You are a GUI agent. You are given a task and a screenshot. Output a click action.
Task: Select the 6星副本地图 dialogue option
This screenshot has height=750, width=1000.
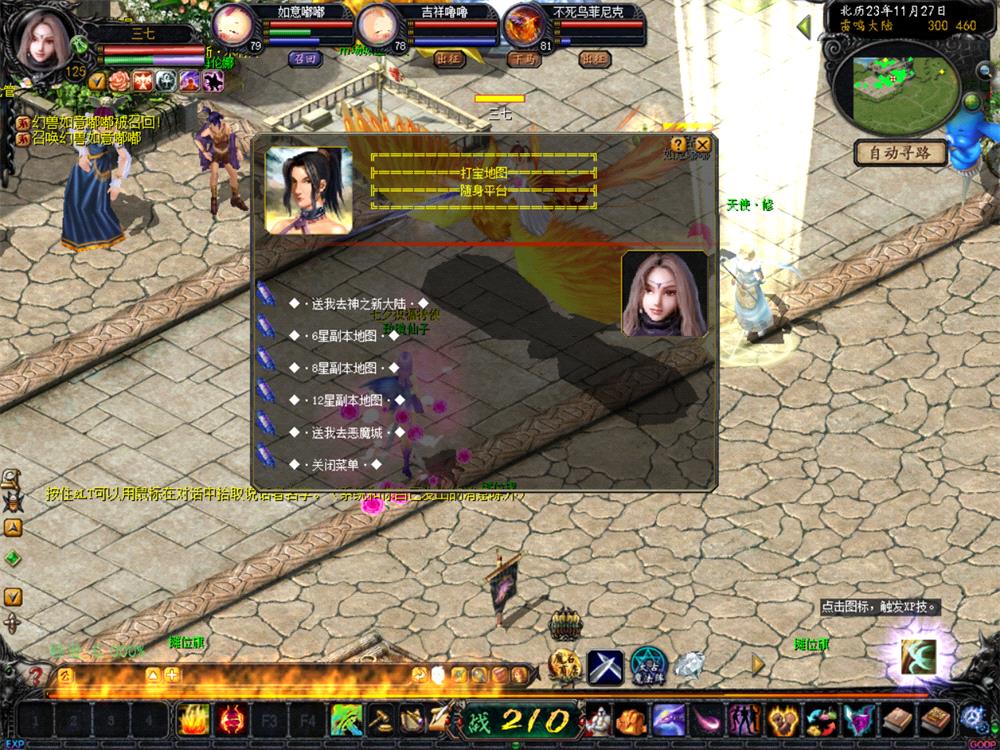pos(344,336)
